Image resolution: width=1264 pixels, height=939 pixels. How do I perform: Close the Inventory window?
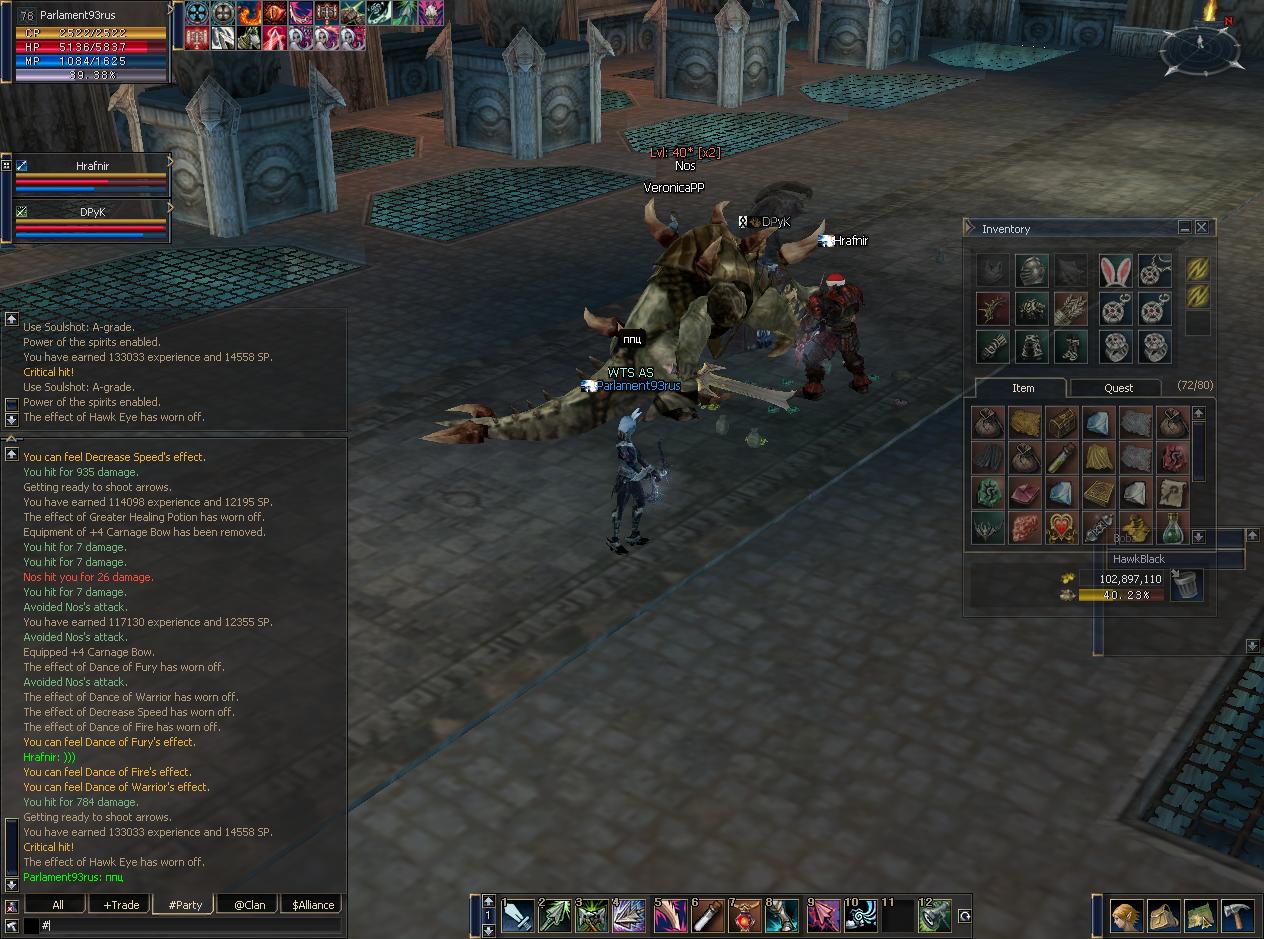coord(1202,228)
